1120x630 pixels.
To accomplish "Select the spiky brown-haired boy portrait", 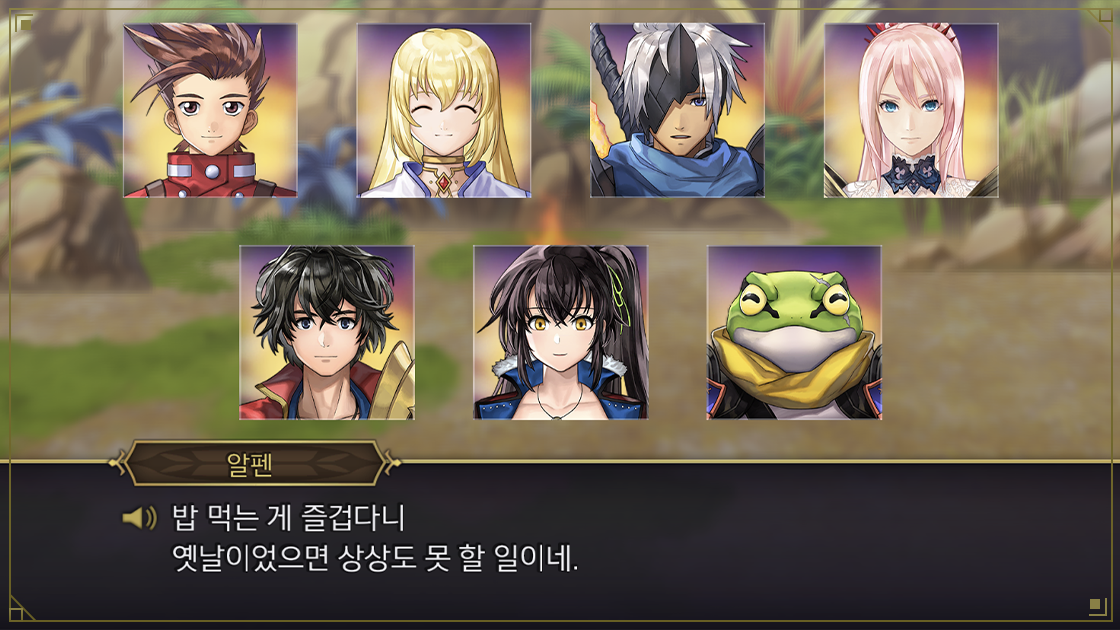I will [x=210, y=111].
